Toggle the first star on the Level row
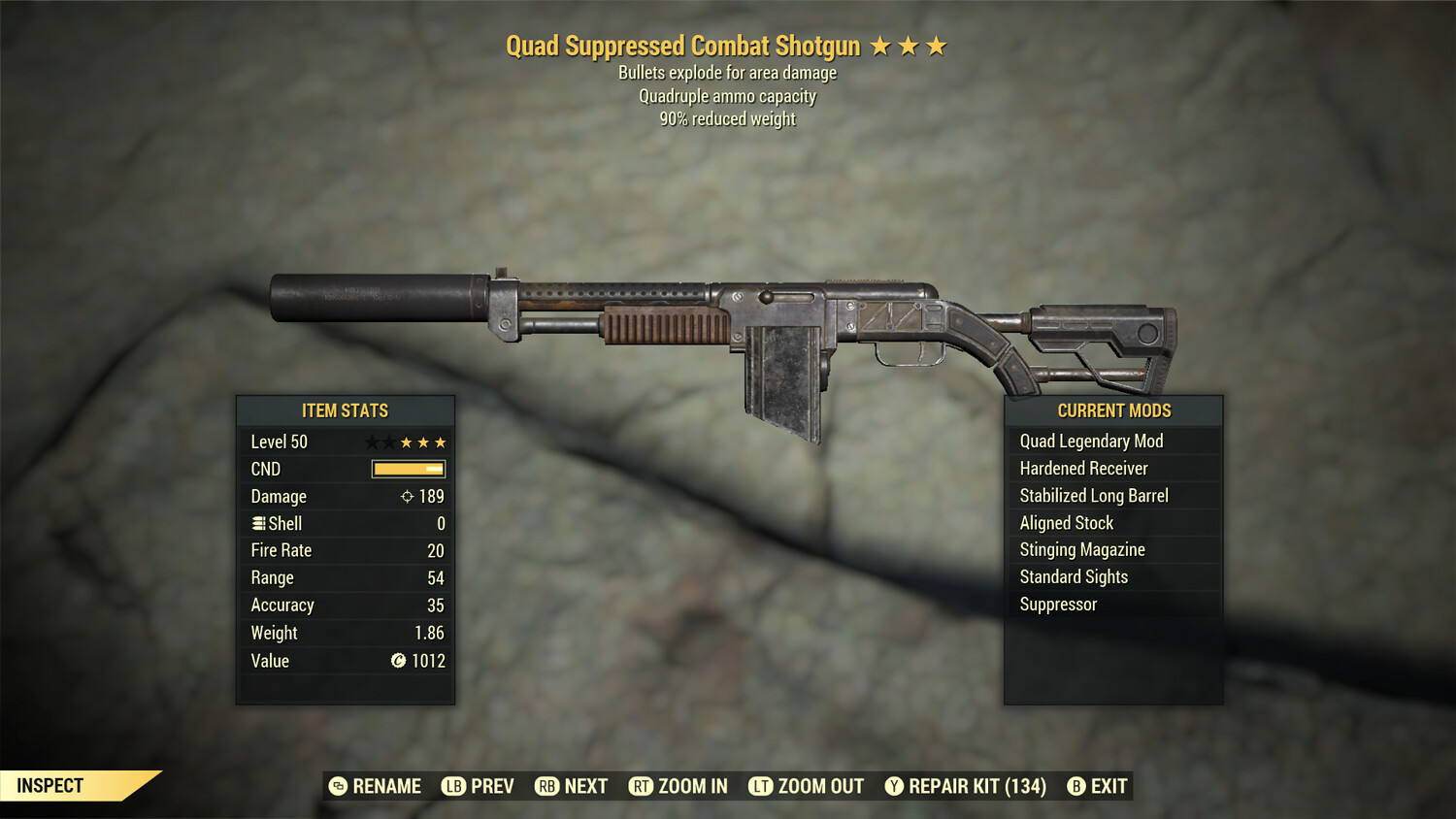 point(370,442)
